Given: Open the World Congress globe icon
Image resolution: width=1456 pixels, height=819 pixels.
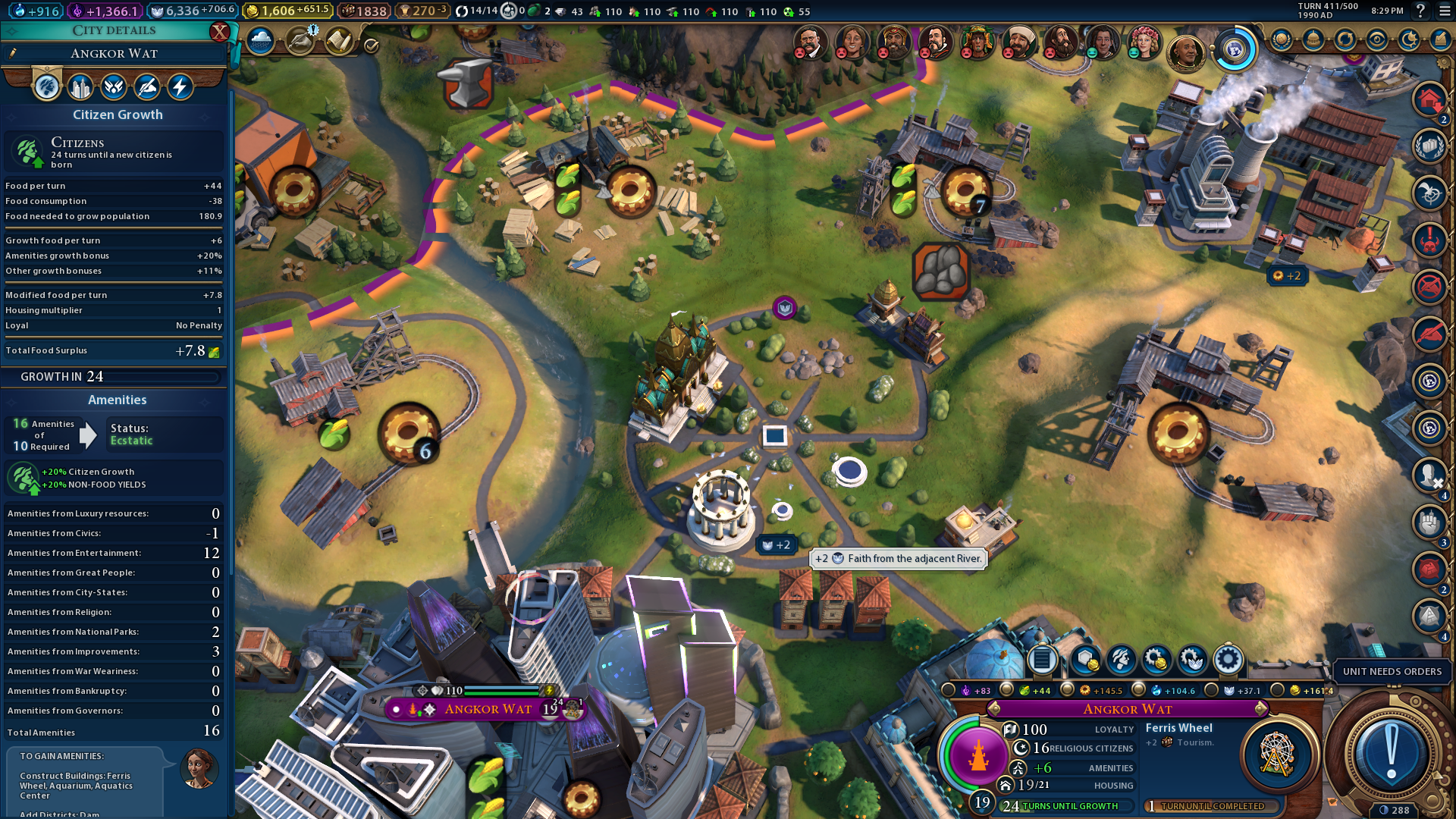Looking at the screenshot, I should tap(1234, 50).
